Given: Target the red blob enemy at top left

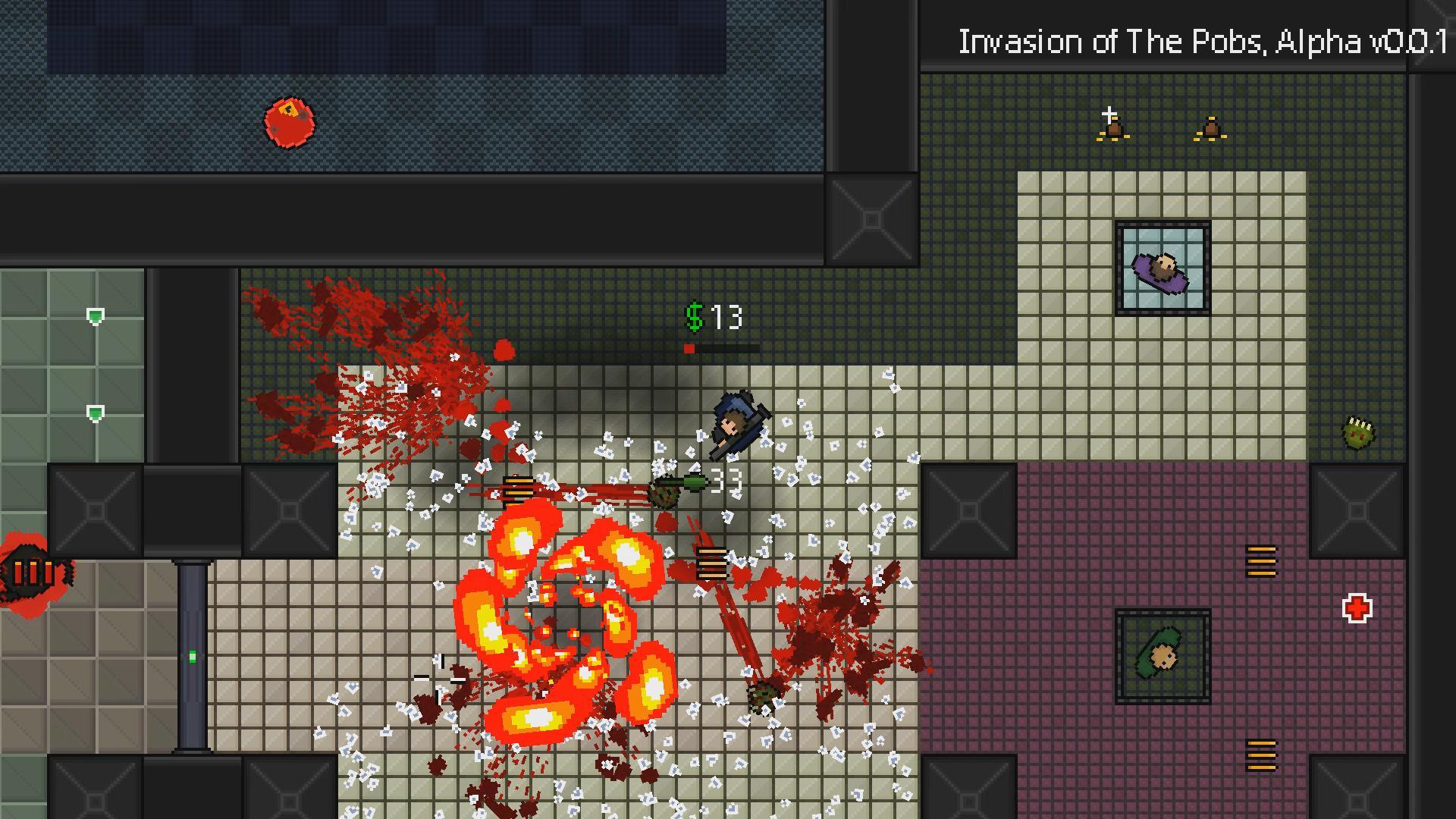Looking at the screenshot, I should pyautogui.click(x=290, y=121).
